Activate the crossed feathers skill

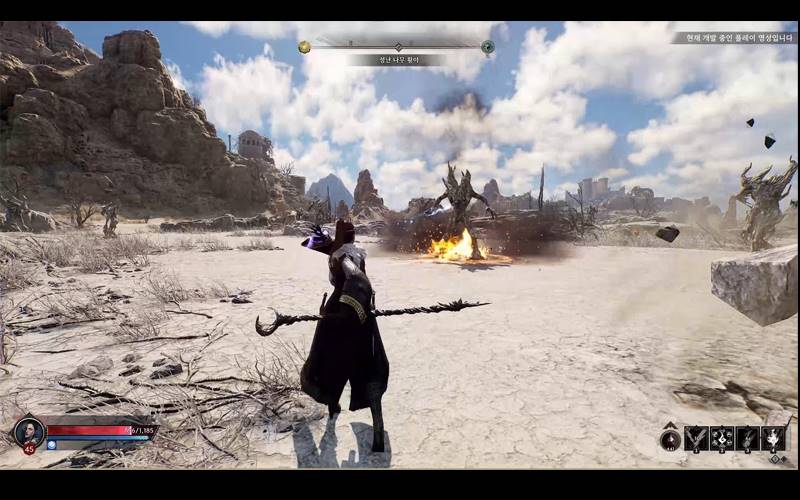[697, 438]
